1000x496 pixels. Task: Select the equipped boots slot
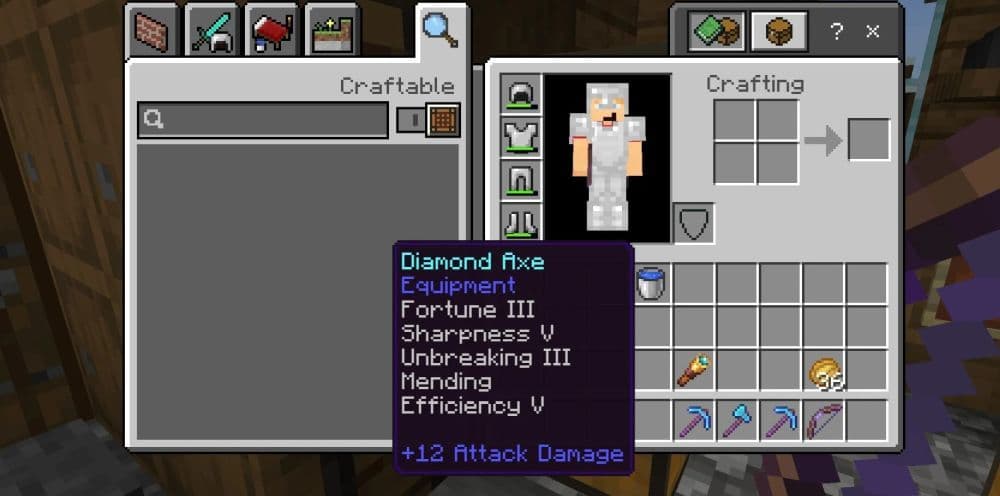(x=521, y=222)
